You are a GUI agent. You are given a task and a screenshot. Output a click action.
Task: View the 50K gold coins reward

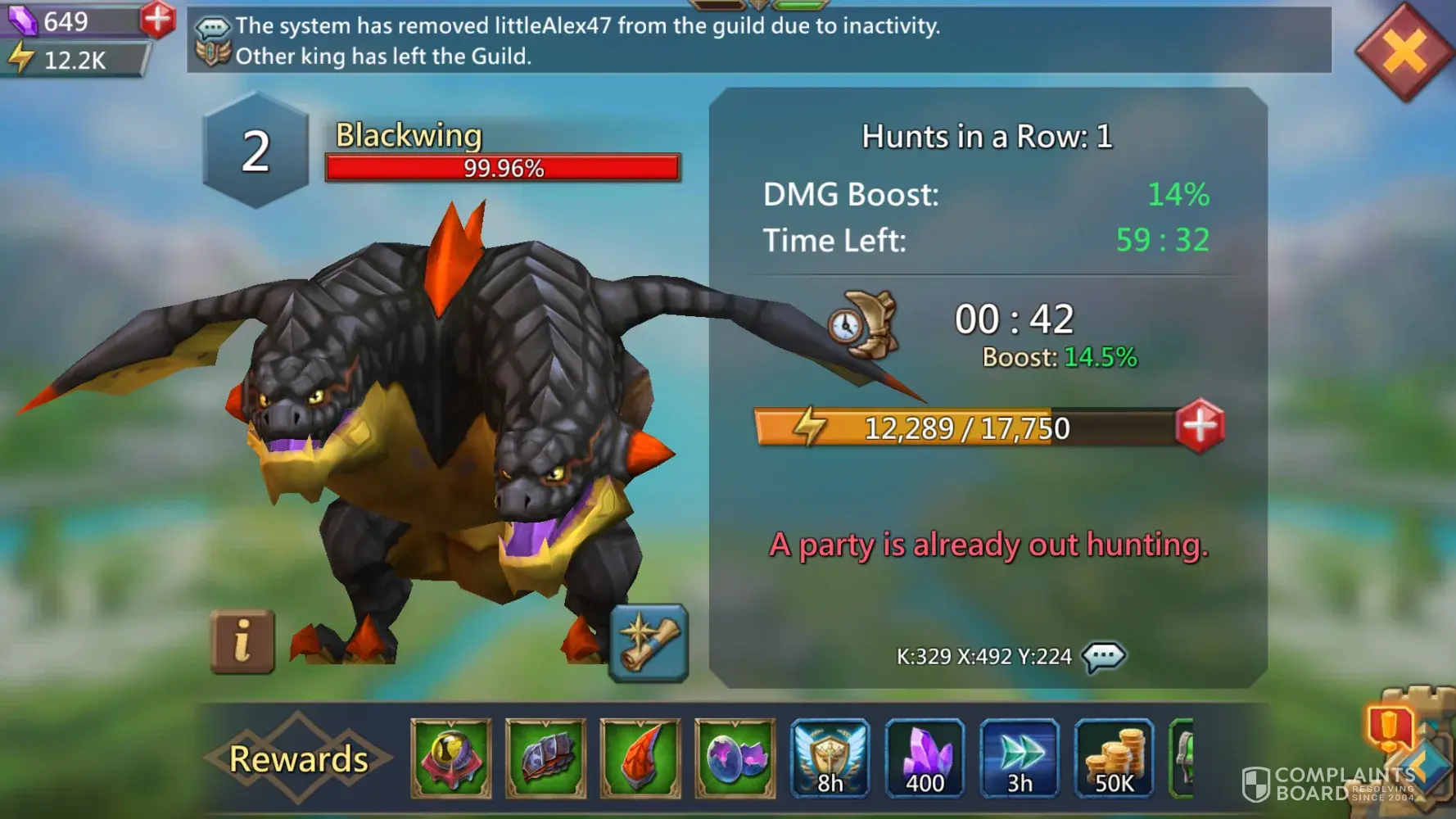[x=1114, y=758]
